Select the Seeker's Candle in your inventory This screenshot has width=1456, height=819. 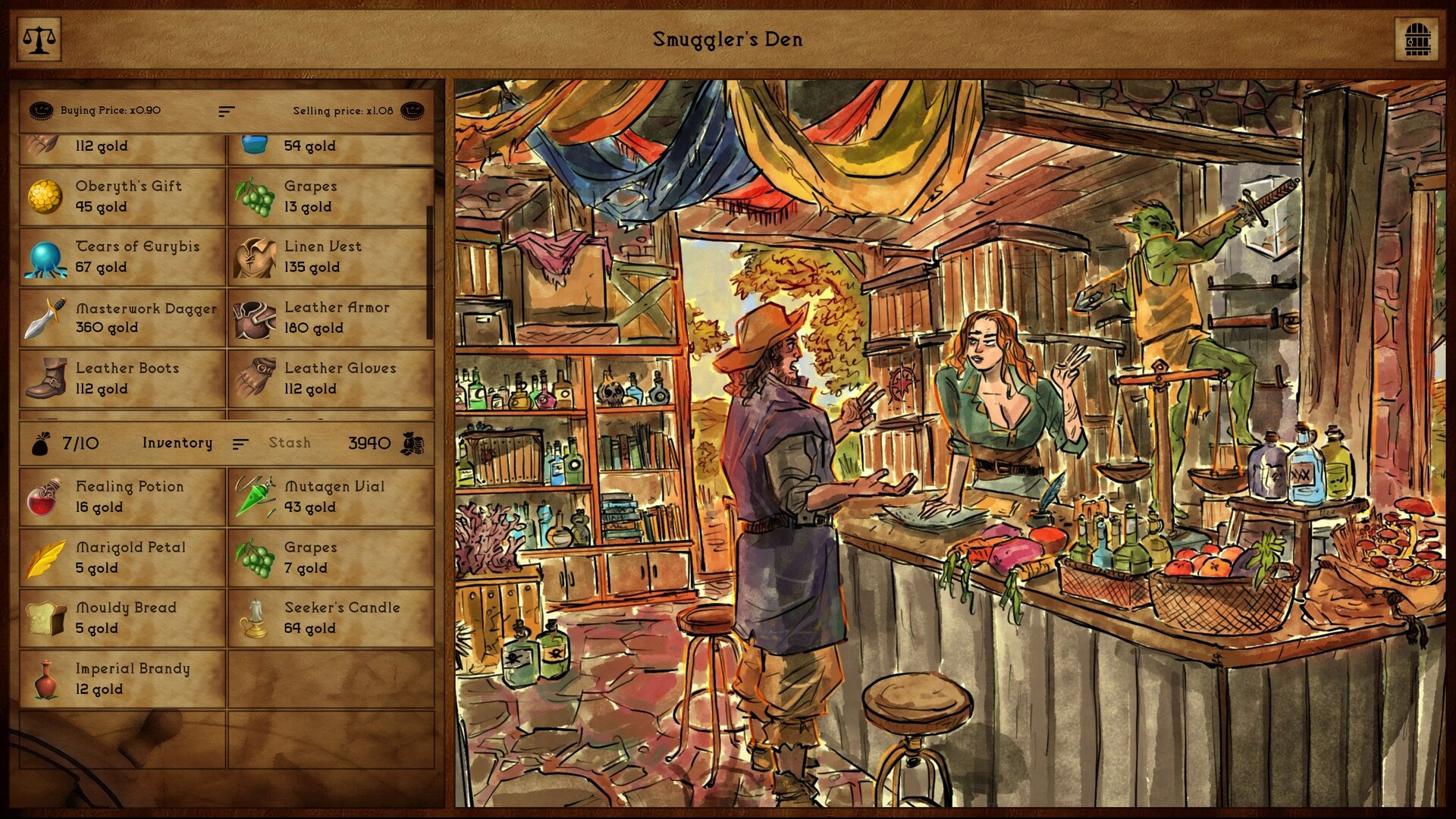coord(255,617)
